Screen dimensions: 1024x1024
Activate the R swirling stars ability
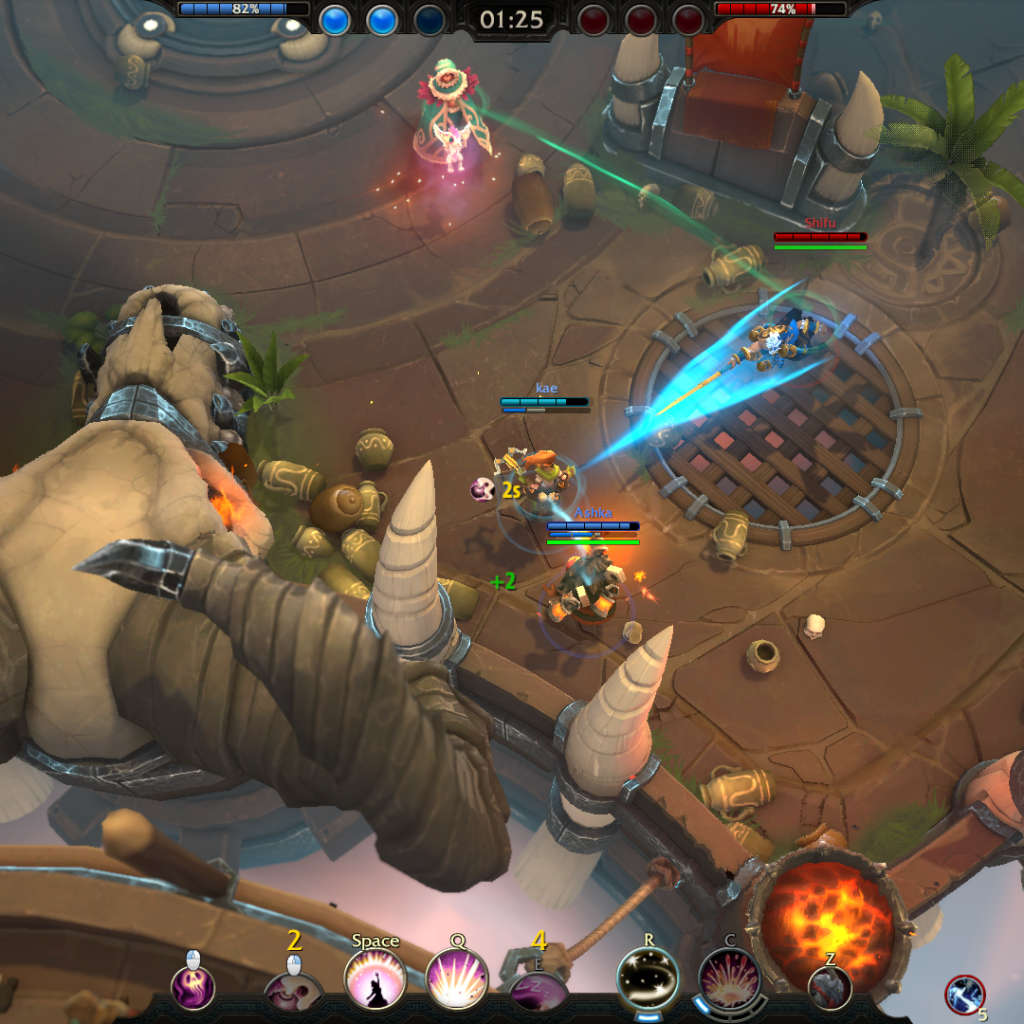pyautogui.click(x=647, y=977)
